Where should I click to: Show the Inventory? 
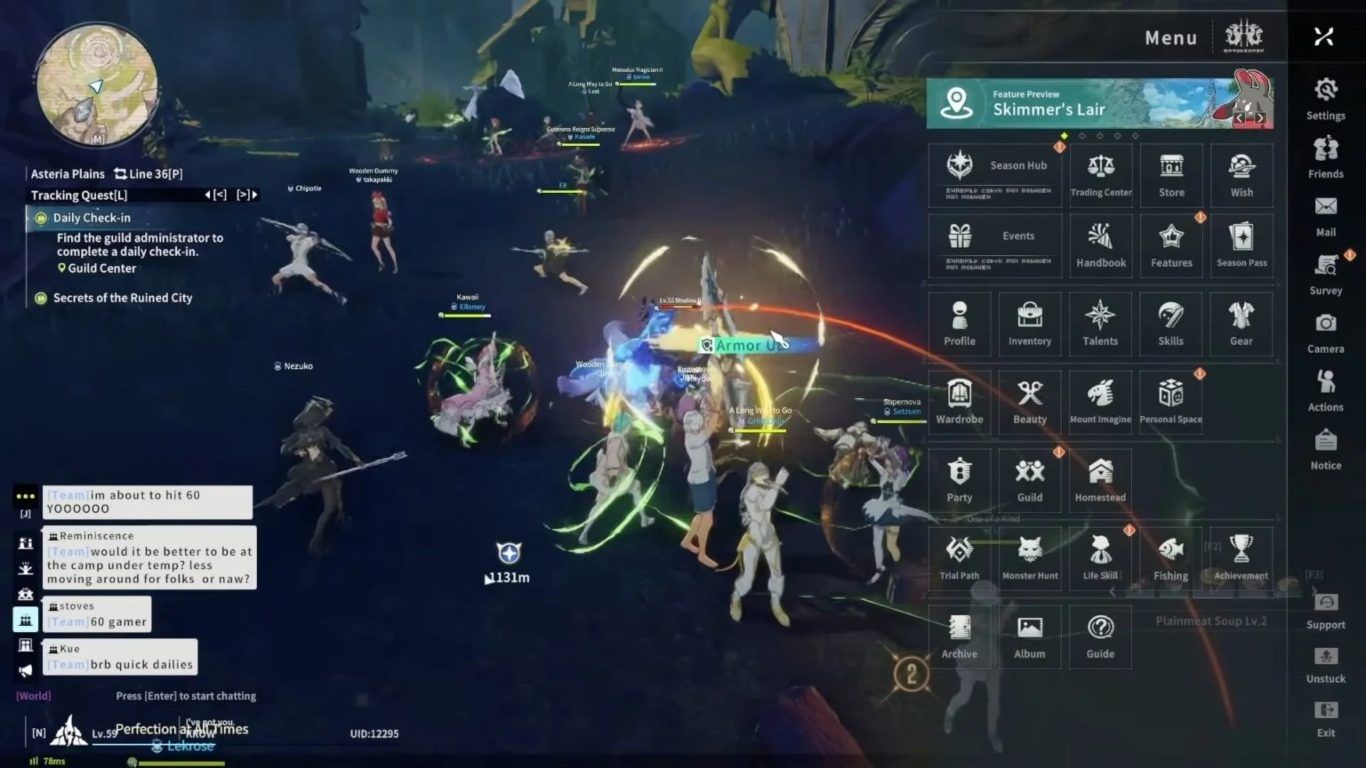1030,324
